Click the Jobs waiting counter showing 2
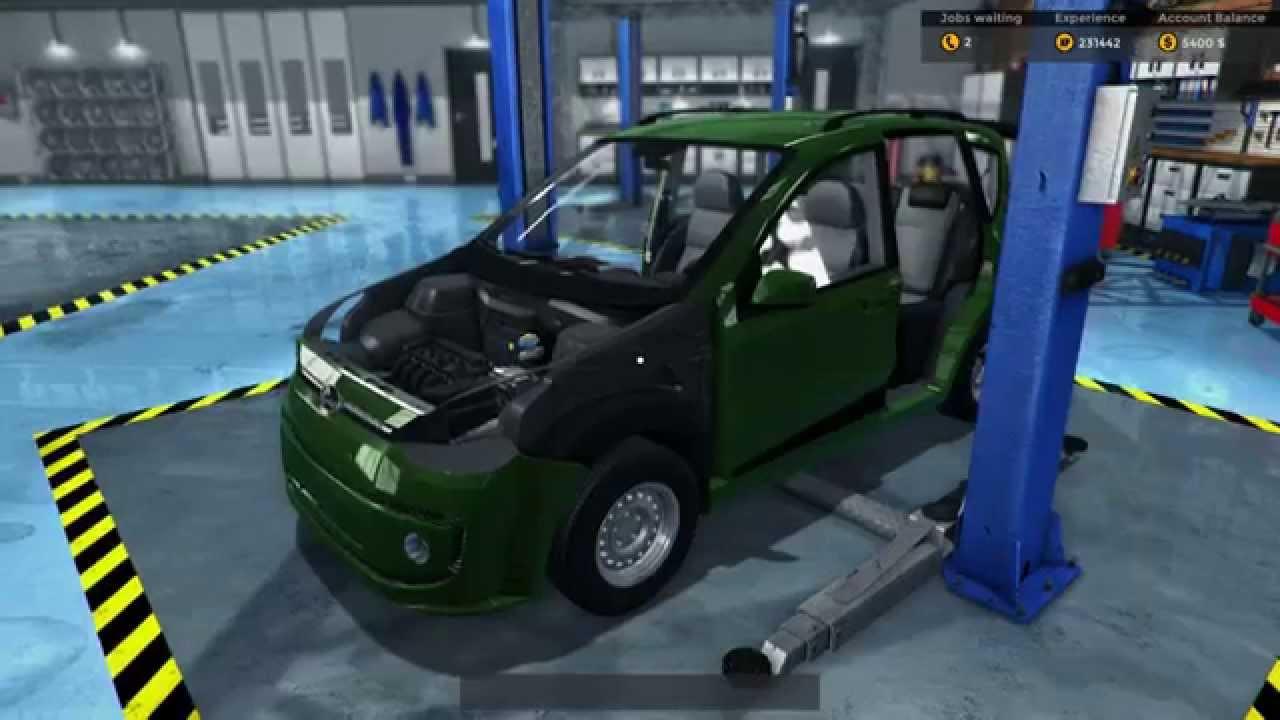Screen dimensions: 1280x720 tap(969, 41)
